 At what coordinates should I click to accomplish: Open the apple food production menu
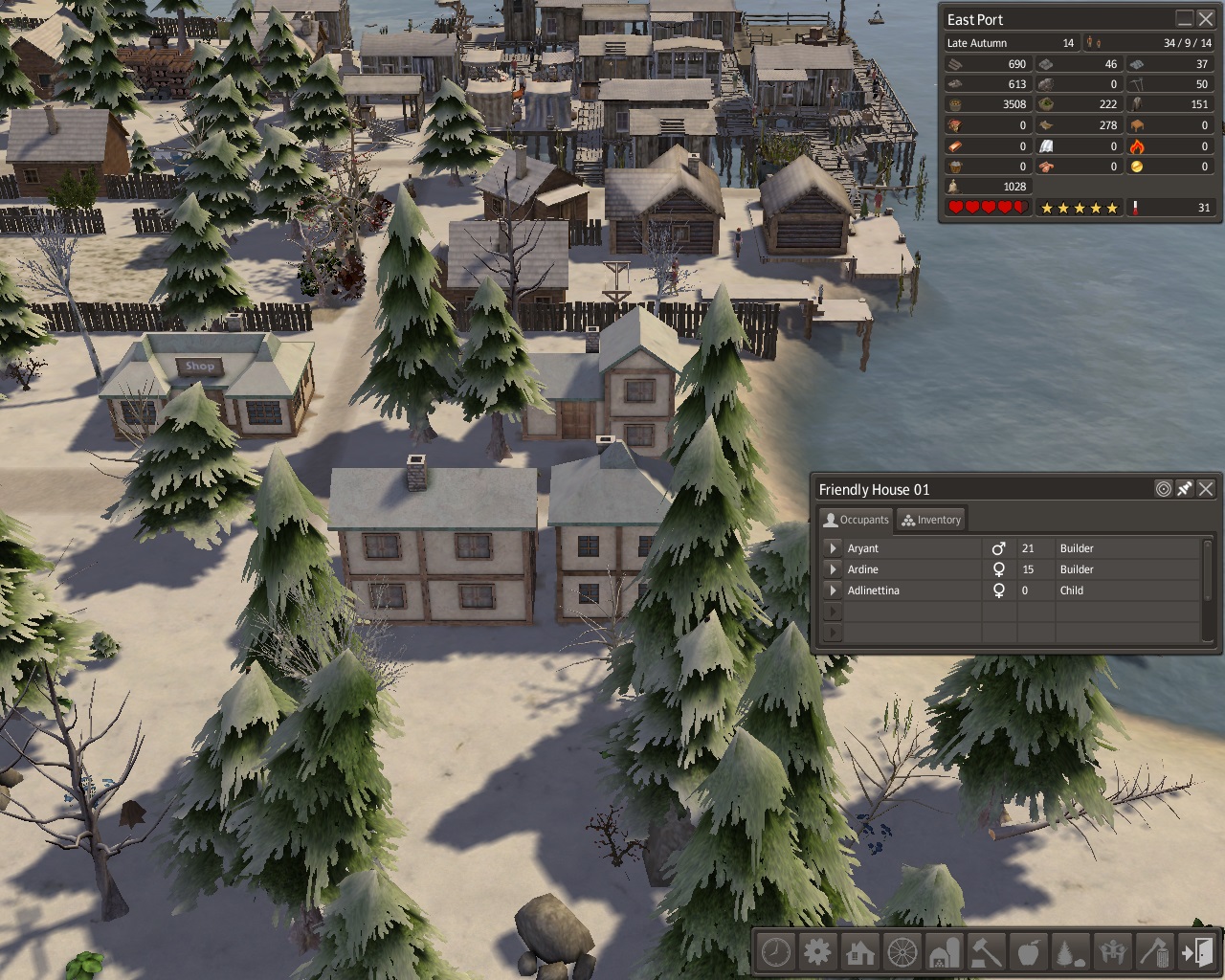(x=1029, y=952)
